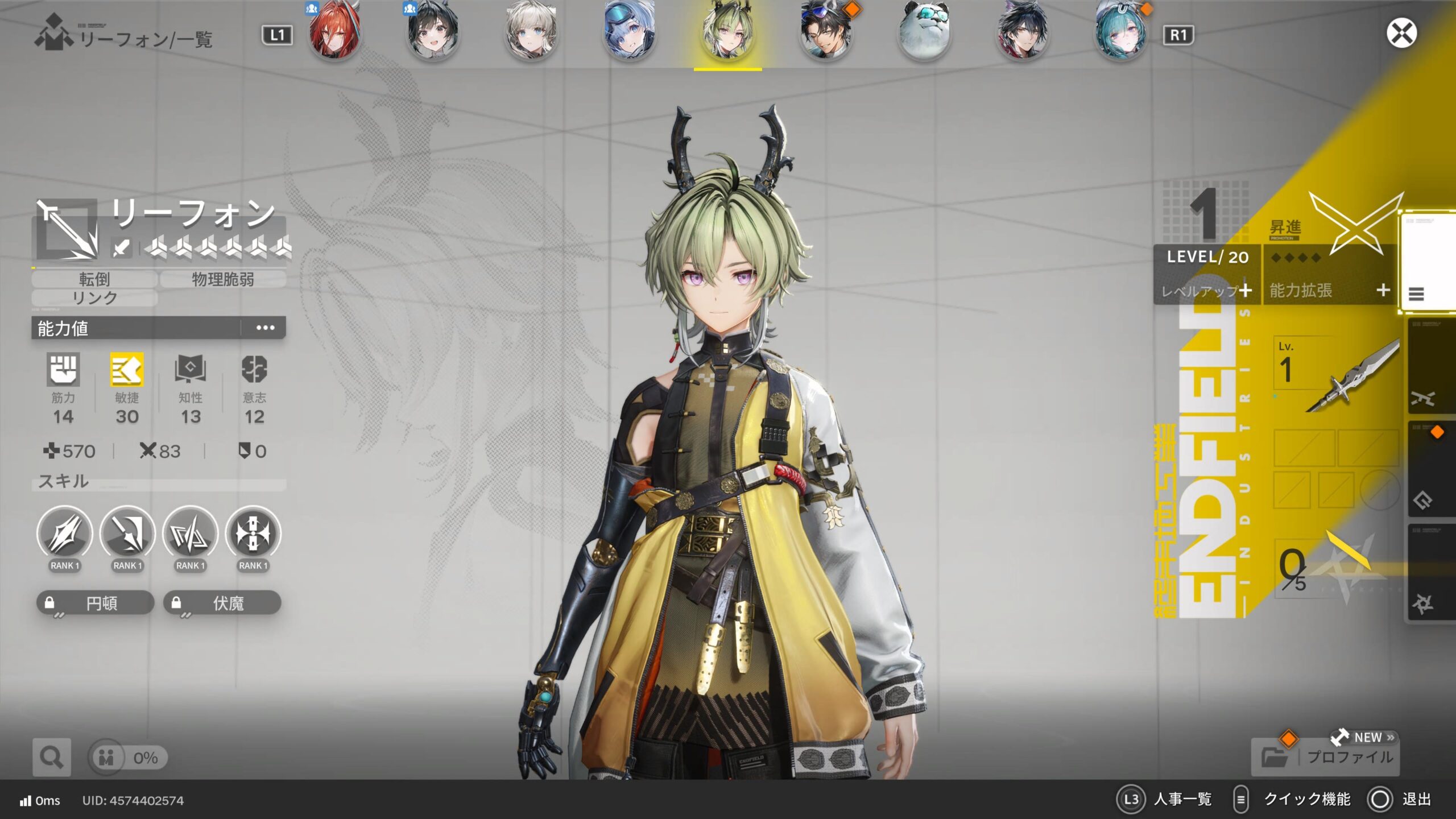
Task: Click the magnifying glass search button
Action: click(52, 757)
